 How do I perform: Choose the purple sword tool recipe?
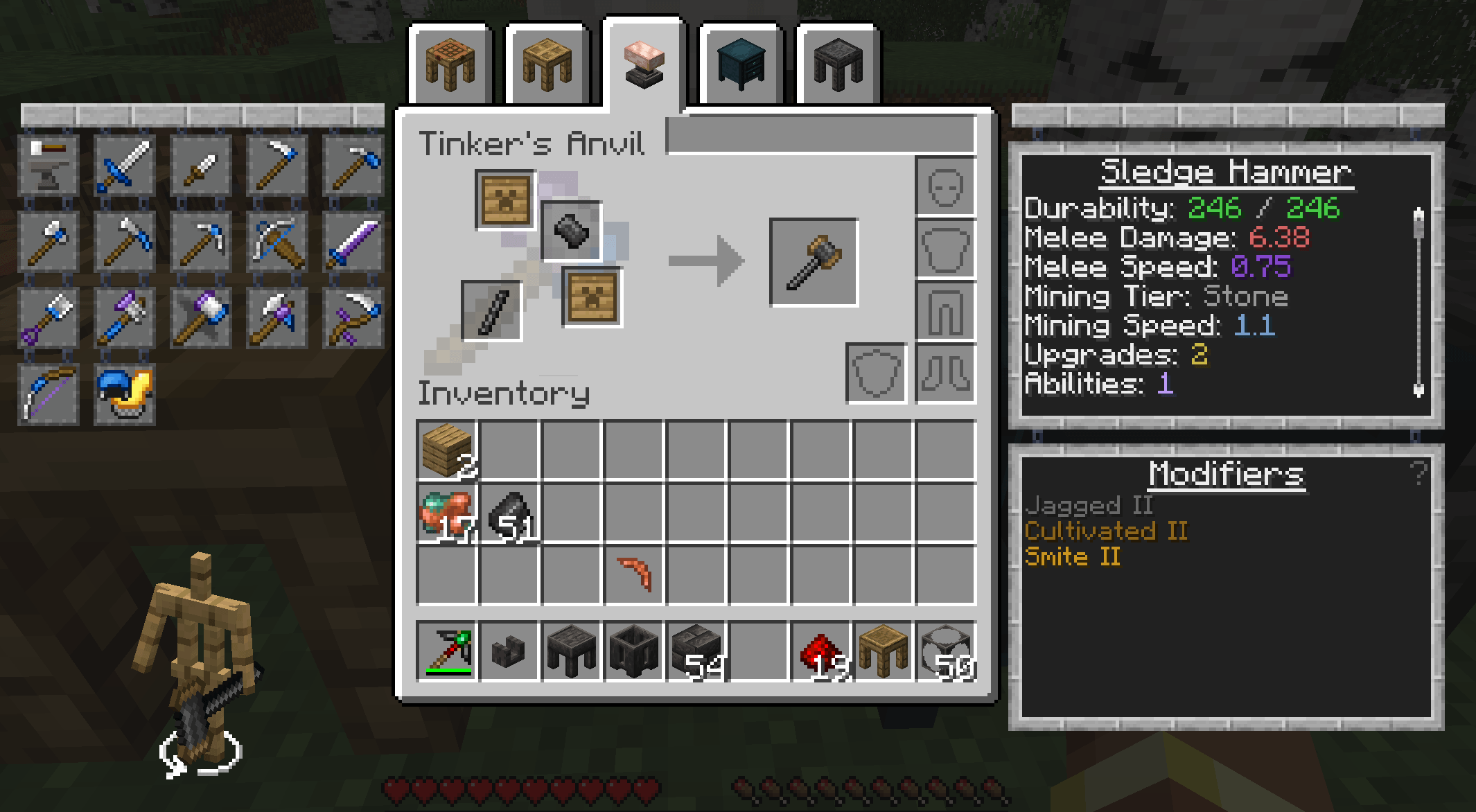(x=353, y=241)
